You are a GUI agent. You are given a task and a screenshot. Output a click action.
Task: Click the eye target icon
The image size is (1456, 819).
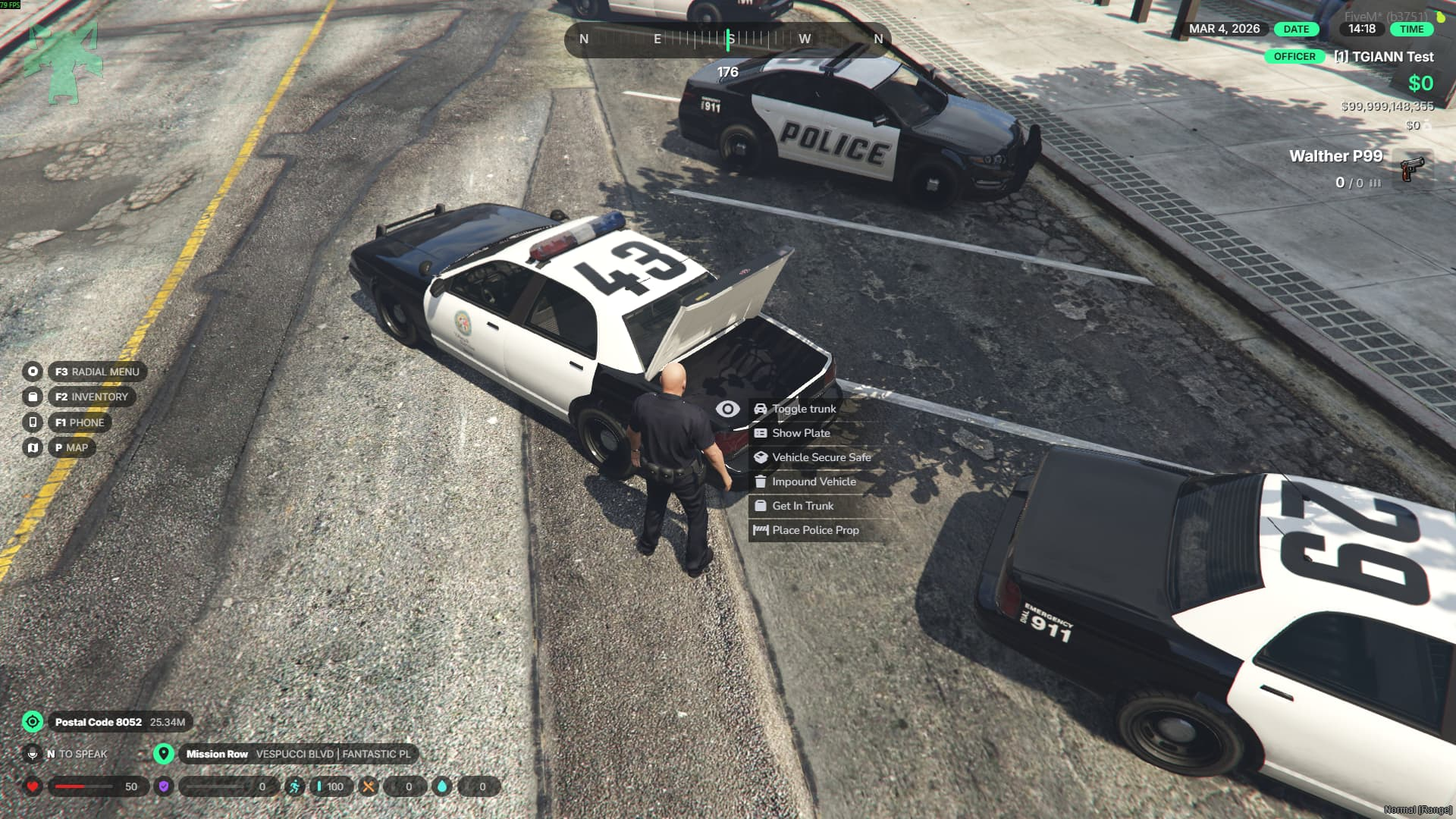[x=727, y=409]
